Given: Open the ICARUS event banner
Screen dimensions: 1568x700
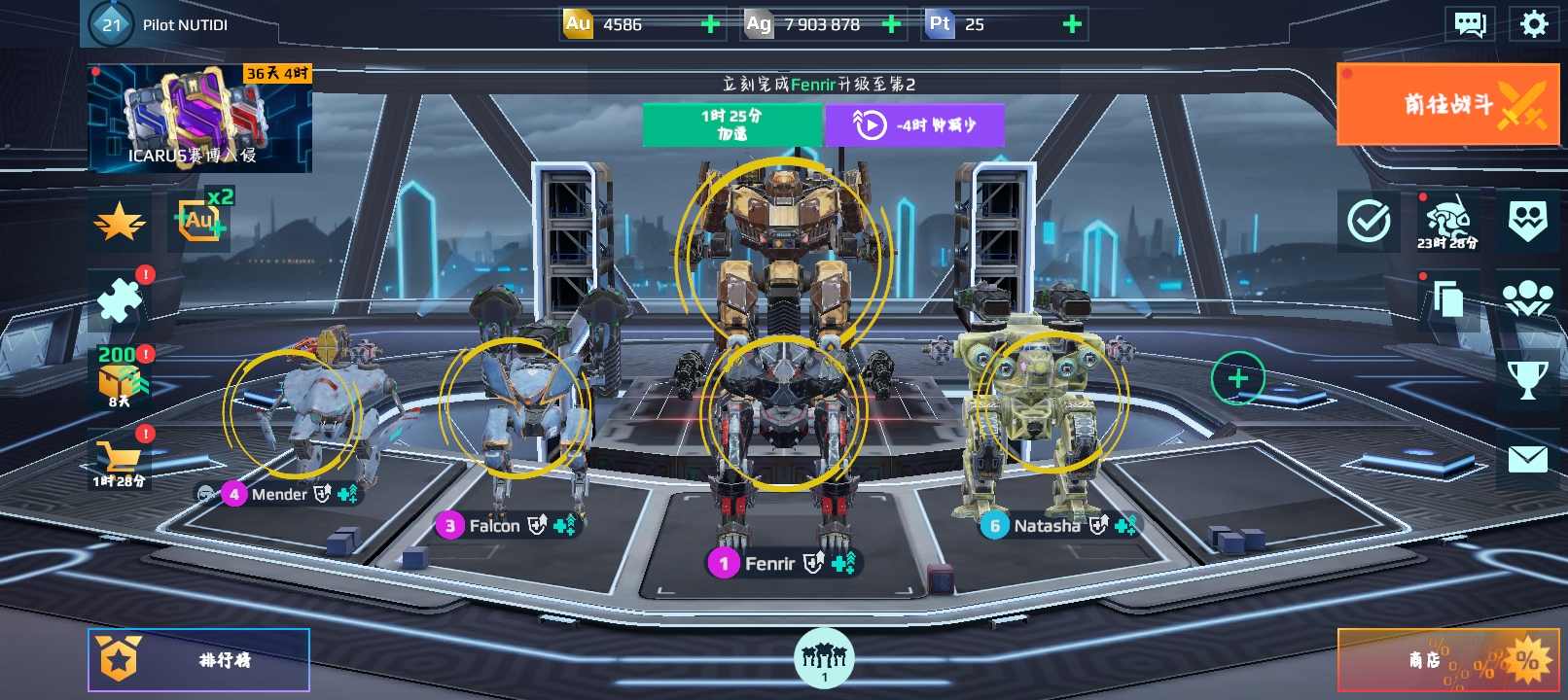Looking at the screenshot, I should [x=199, y=119].
